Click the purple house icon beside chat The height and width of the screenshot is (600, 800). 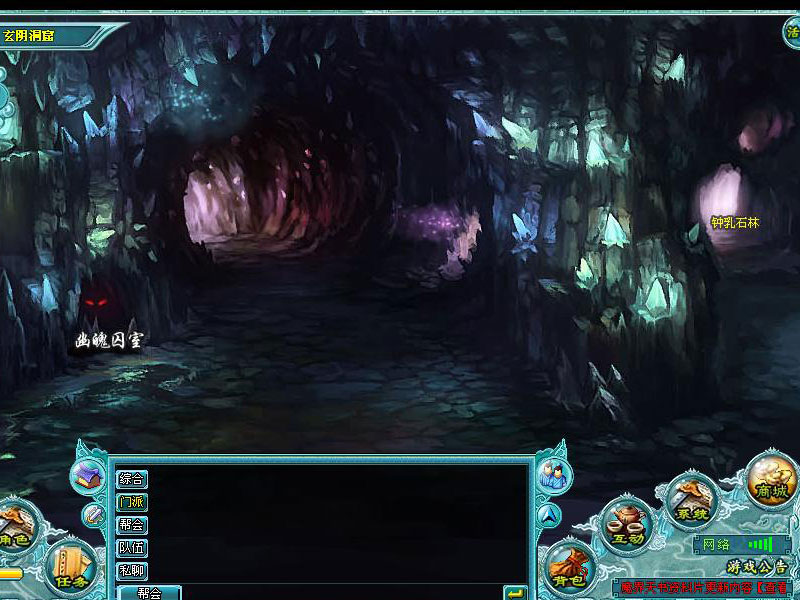pyautogui.click(x=87, y=476)
